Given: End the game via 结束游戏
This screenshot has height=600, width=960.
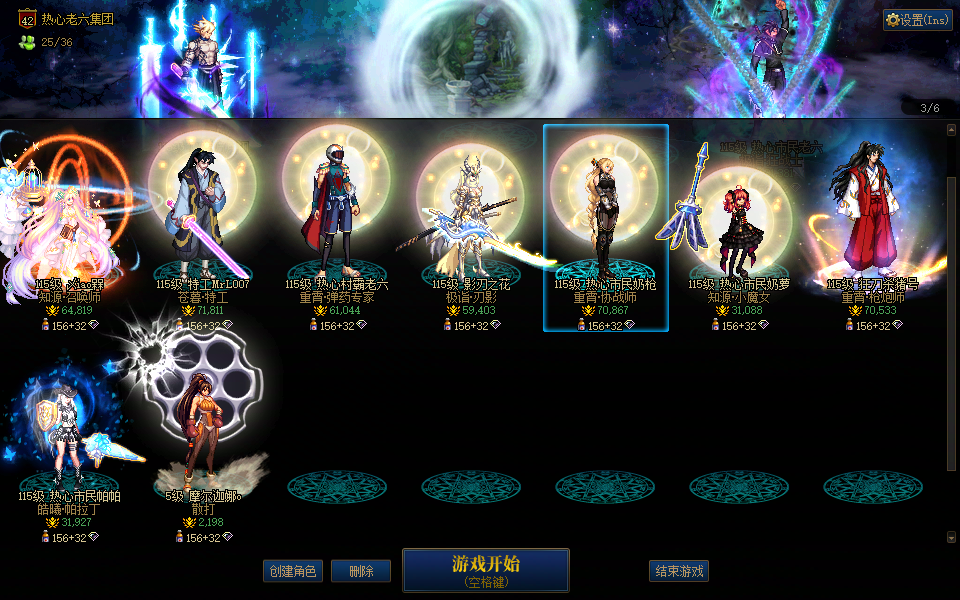Looking at the screenshot, I should (x=678, y=571).
